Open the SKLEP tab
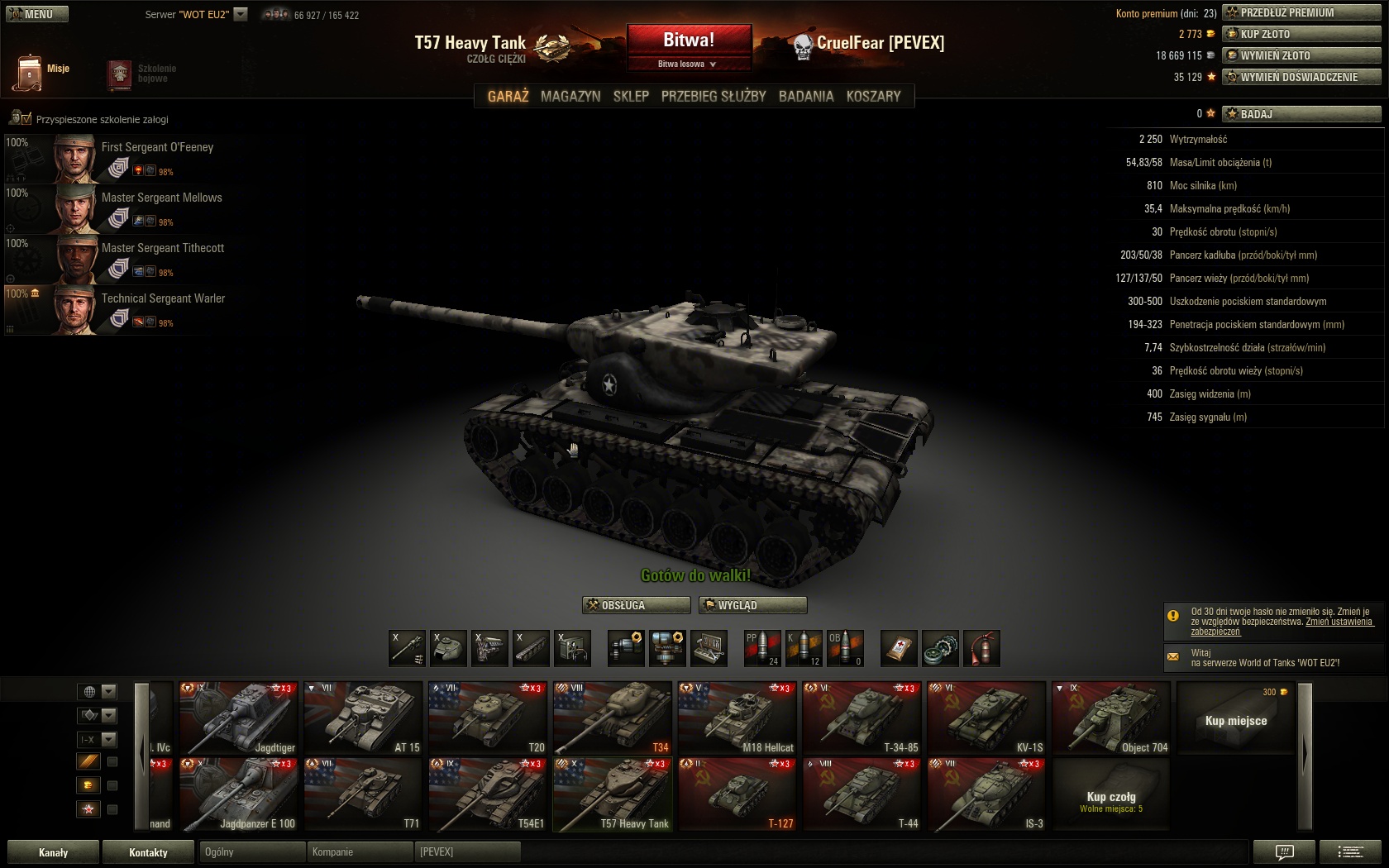1389x868 pixels. (631, 96)
